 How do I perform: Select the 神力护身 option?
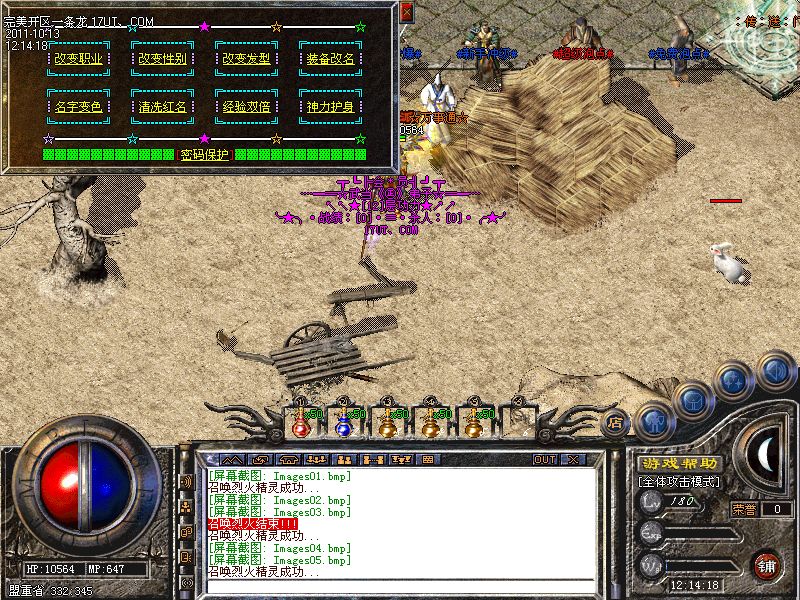click(329, 105)
